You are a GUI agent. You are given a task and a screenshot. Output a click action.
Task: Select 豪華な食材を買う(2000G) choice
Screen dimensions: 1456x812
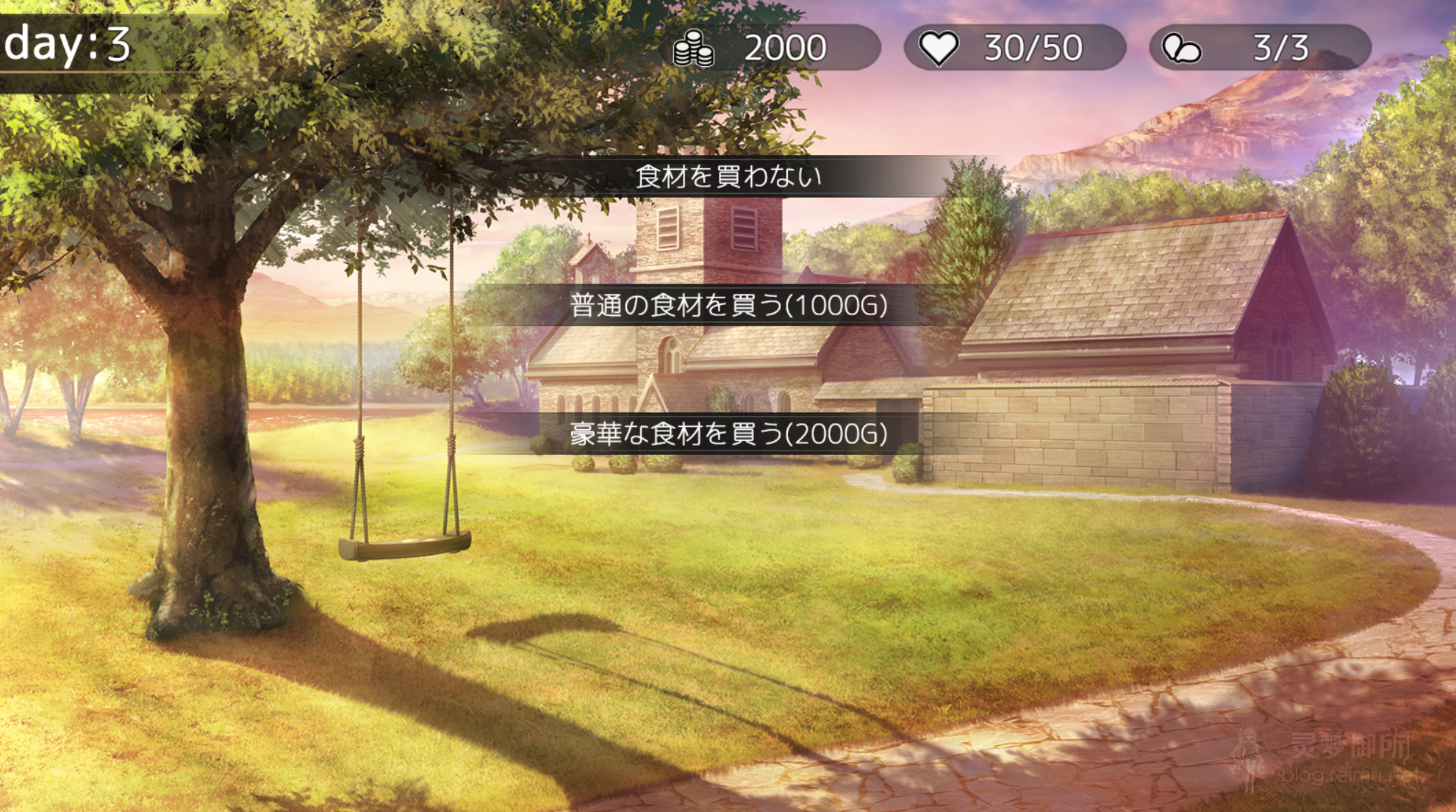[x=729, y=434]
